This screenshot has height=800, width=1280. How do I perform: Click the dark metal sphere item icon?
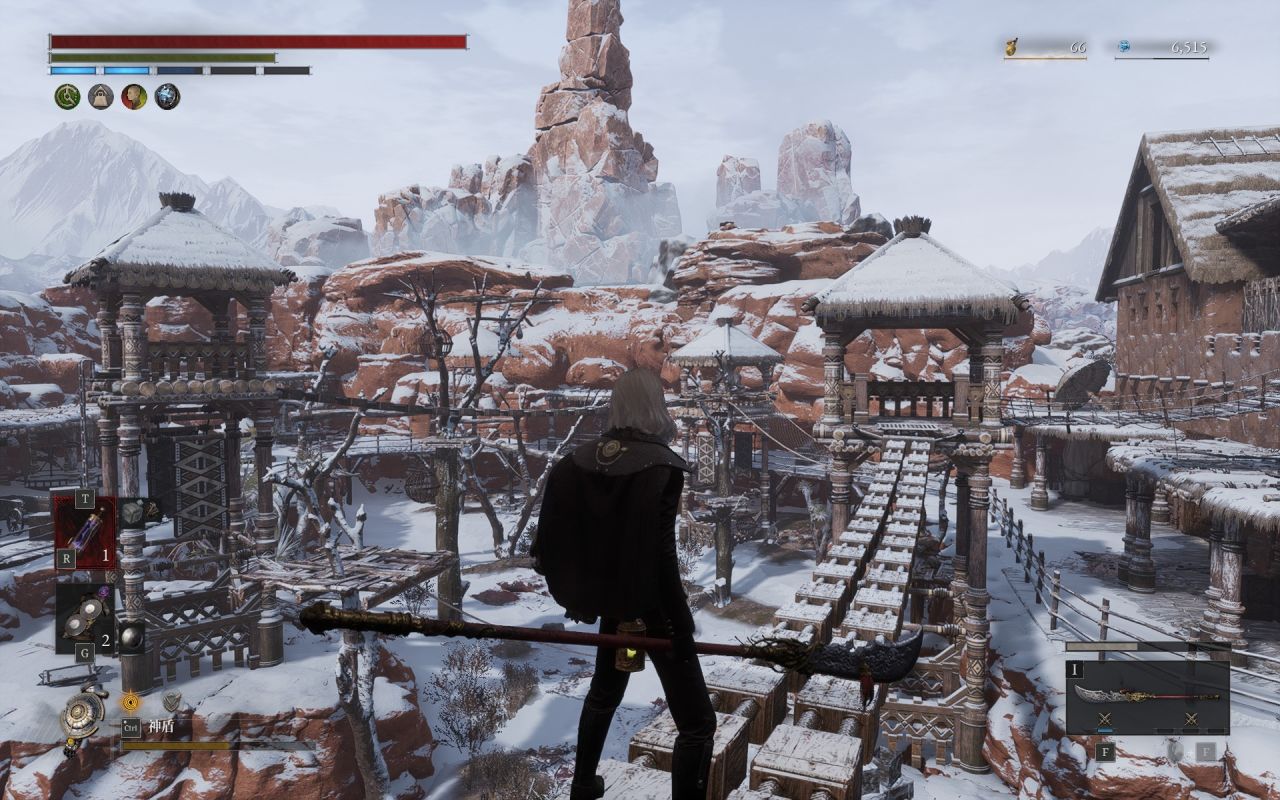(x=131, y=635)
